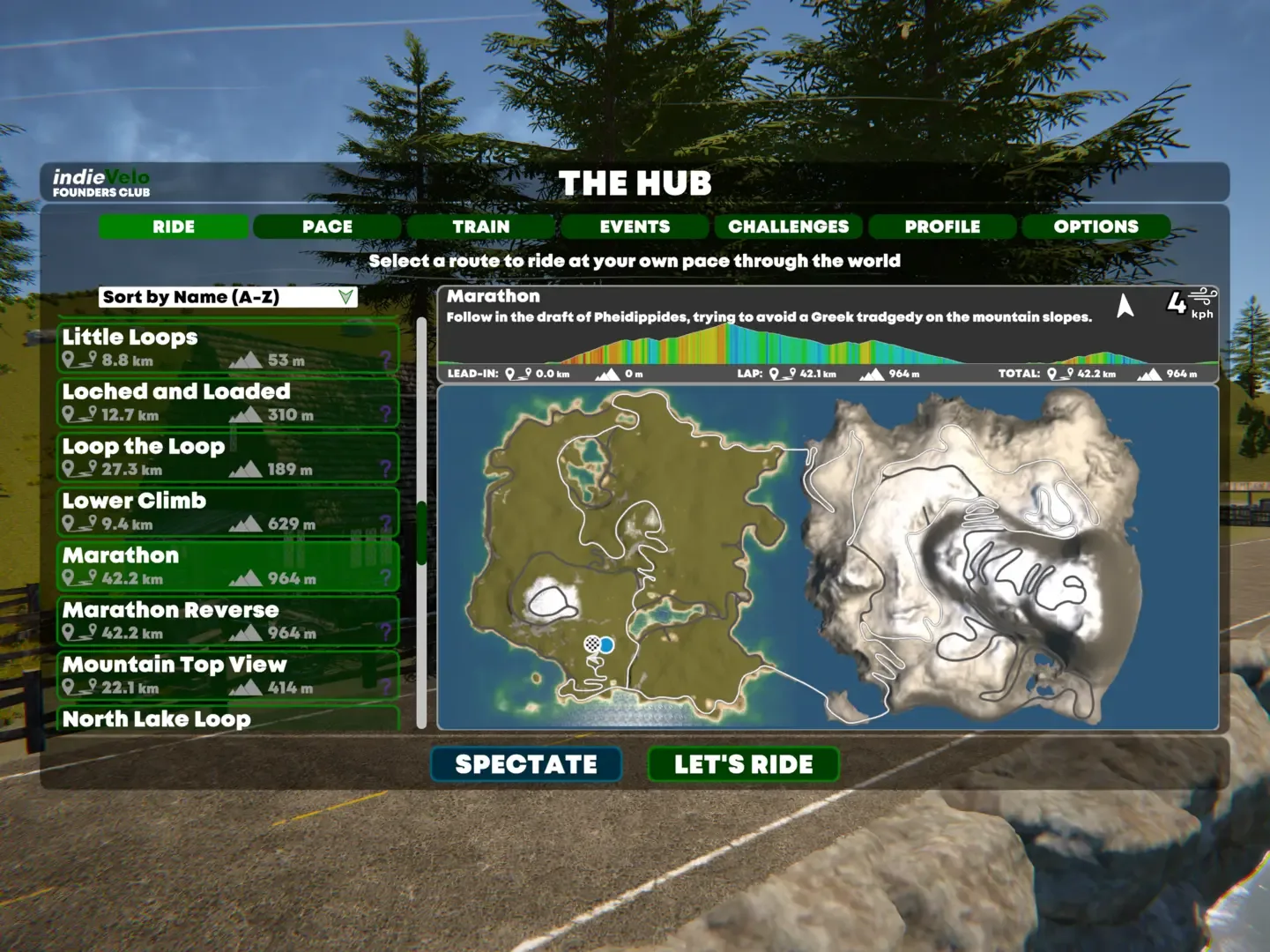Open the OPTIONS tab
Image resolution: width=1270 pixels, height=952 pixels.
pos(1095,227)
